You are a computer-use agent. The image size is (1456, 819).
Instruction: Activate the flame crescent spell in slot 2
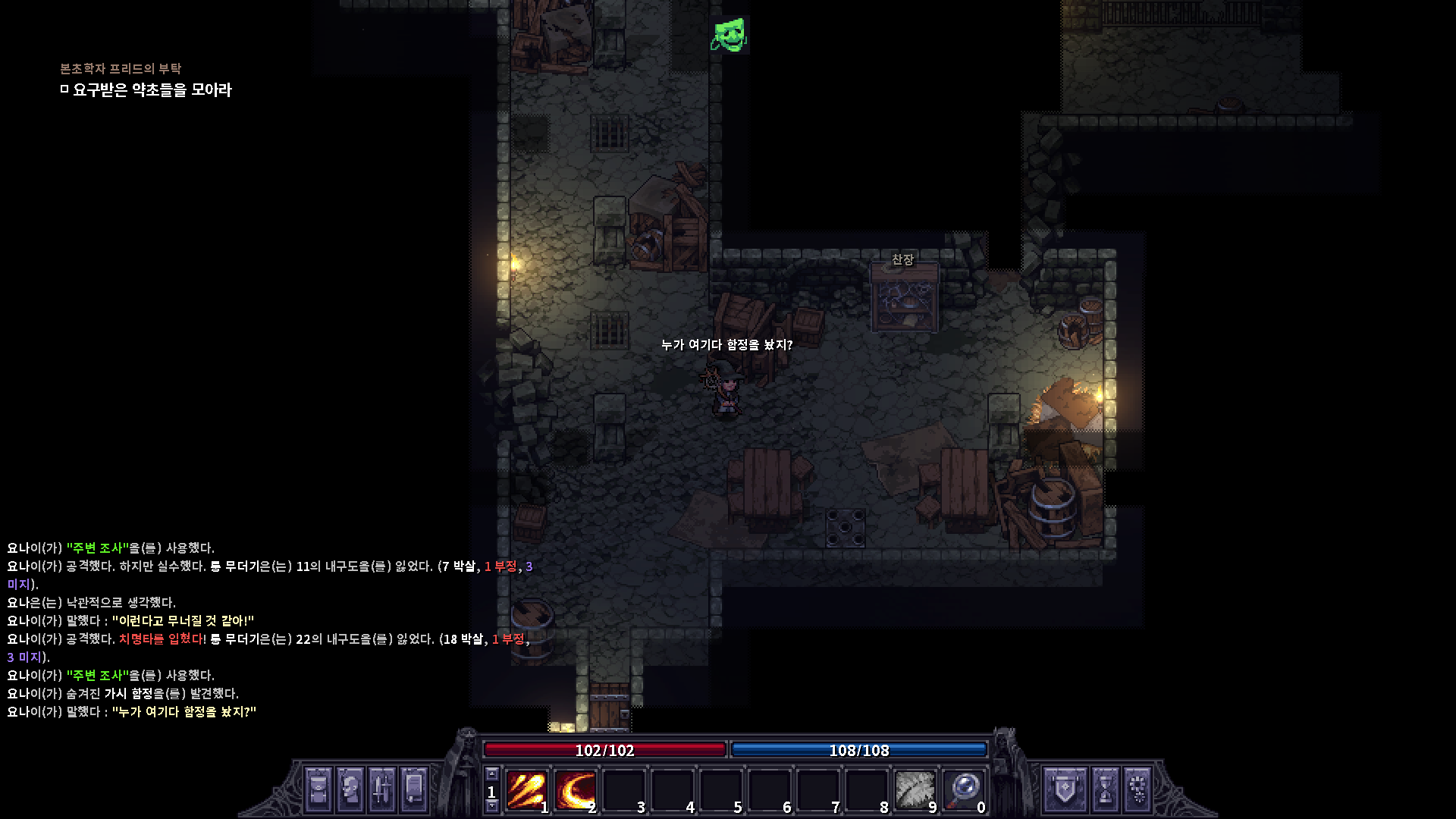point(574,790)
